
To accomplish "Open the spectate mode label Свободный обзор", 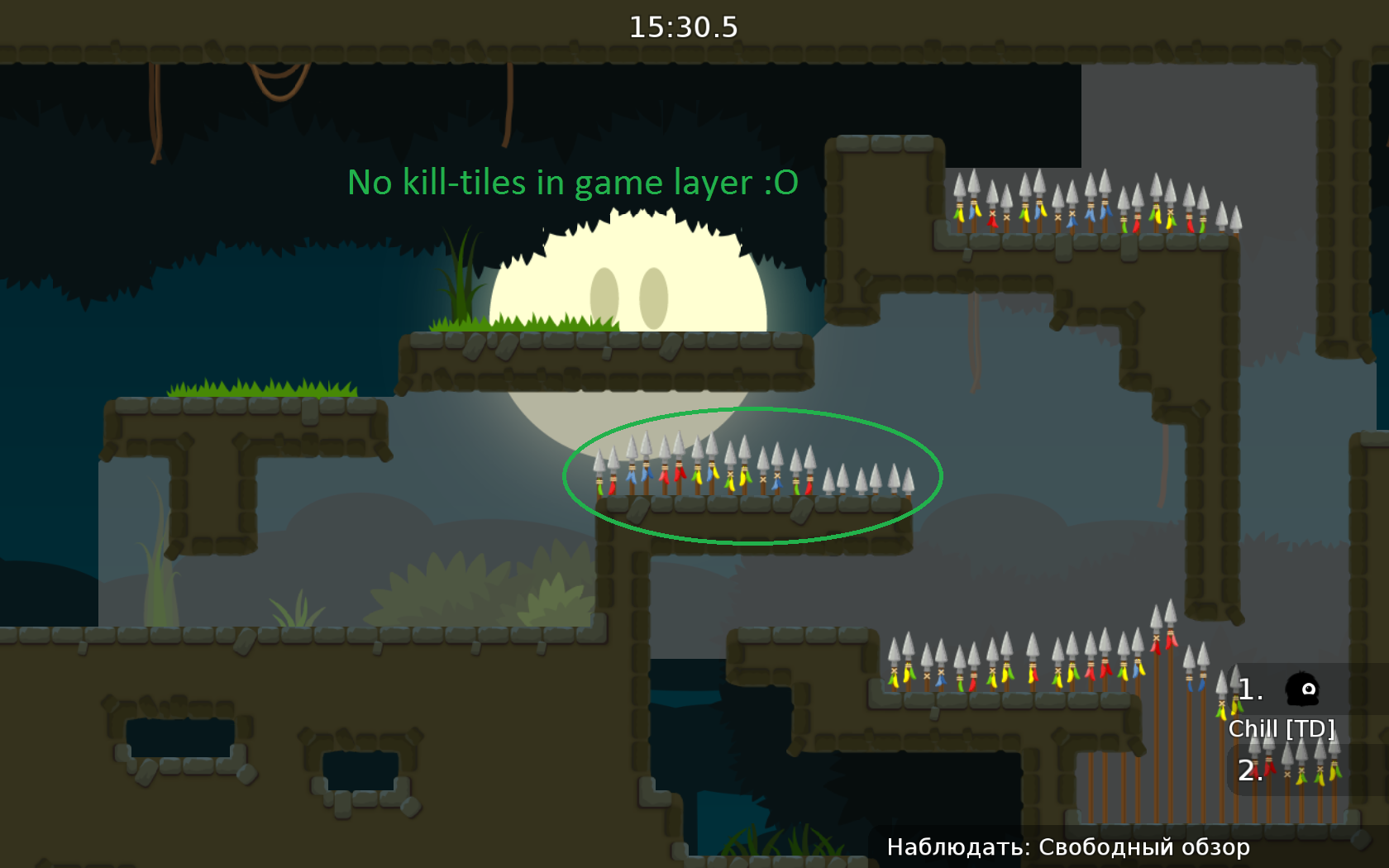I will (1145, 847).
